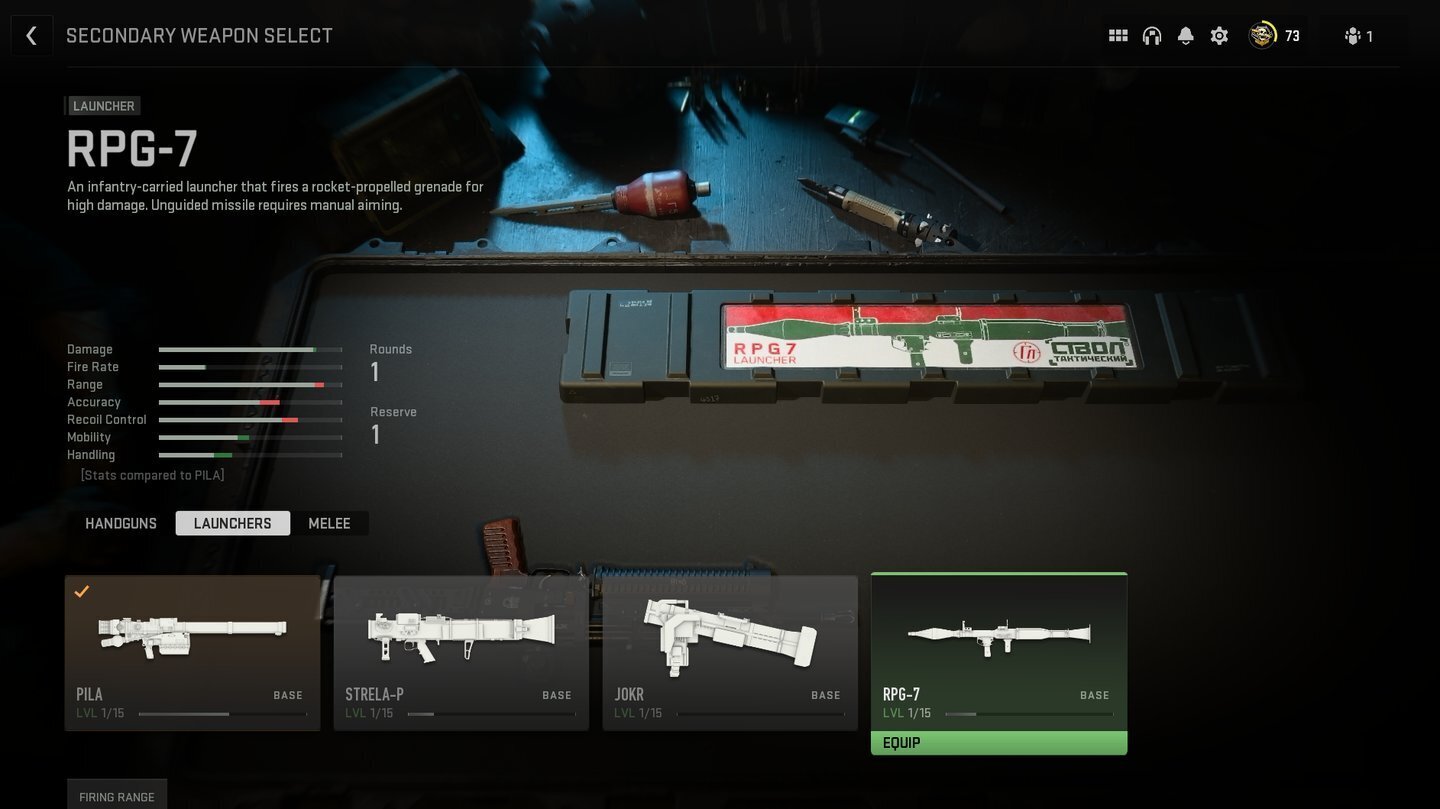
Task: Click the JOKR weapon thumbnail image
Action: (730, 635)
